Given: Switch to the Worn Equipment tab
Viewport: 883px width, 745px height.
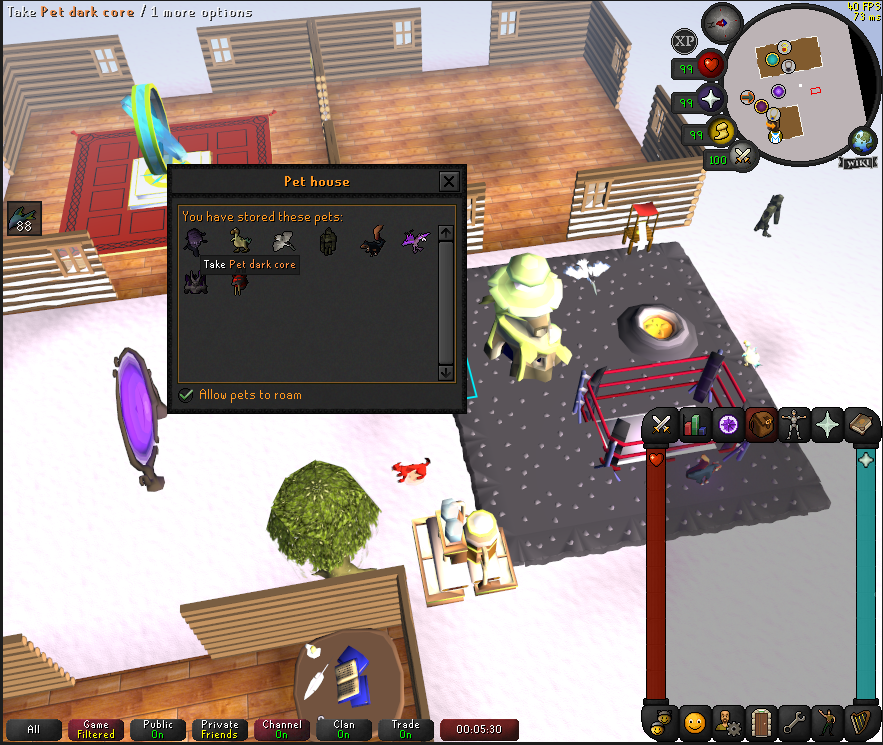Looking at the screenshot, I should [x=795, y=424].
